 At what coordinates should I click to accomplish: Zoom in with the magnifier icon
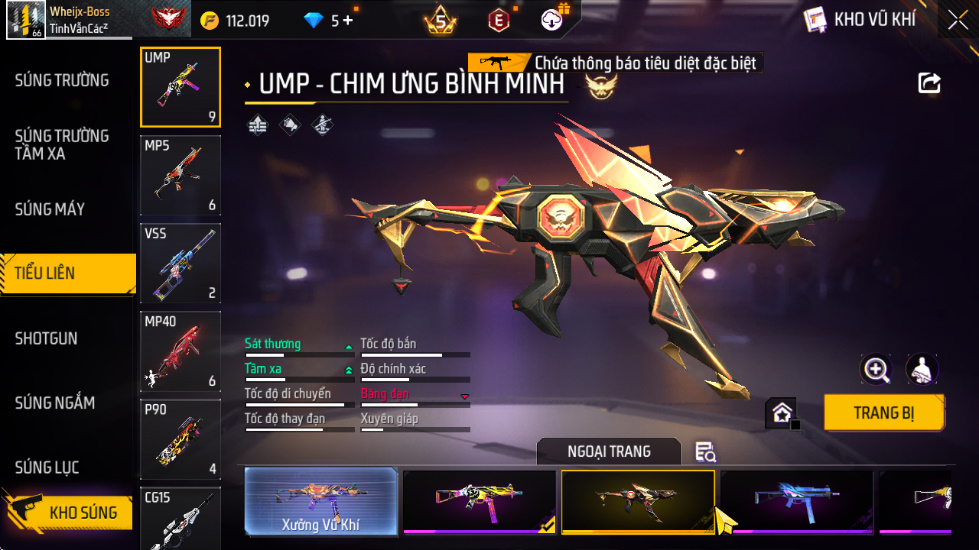tap(876, 369)
